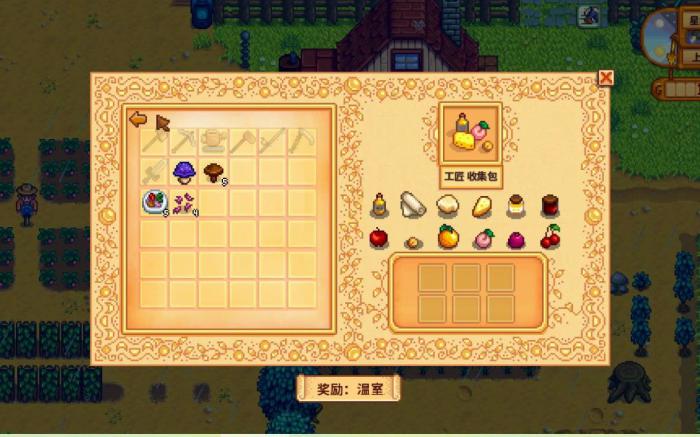The height and width of the screenshot is (437, 700).
Task: Choose the white cloth ingredient
Action: click(412, 205)
